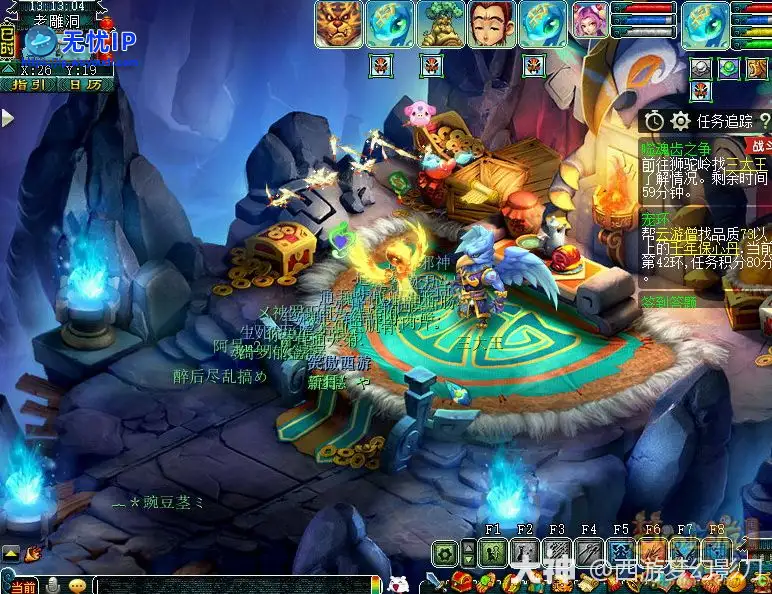Expand the left side panel arrow

(x=7, y=118)
